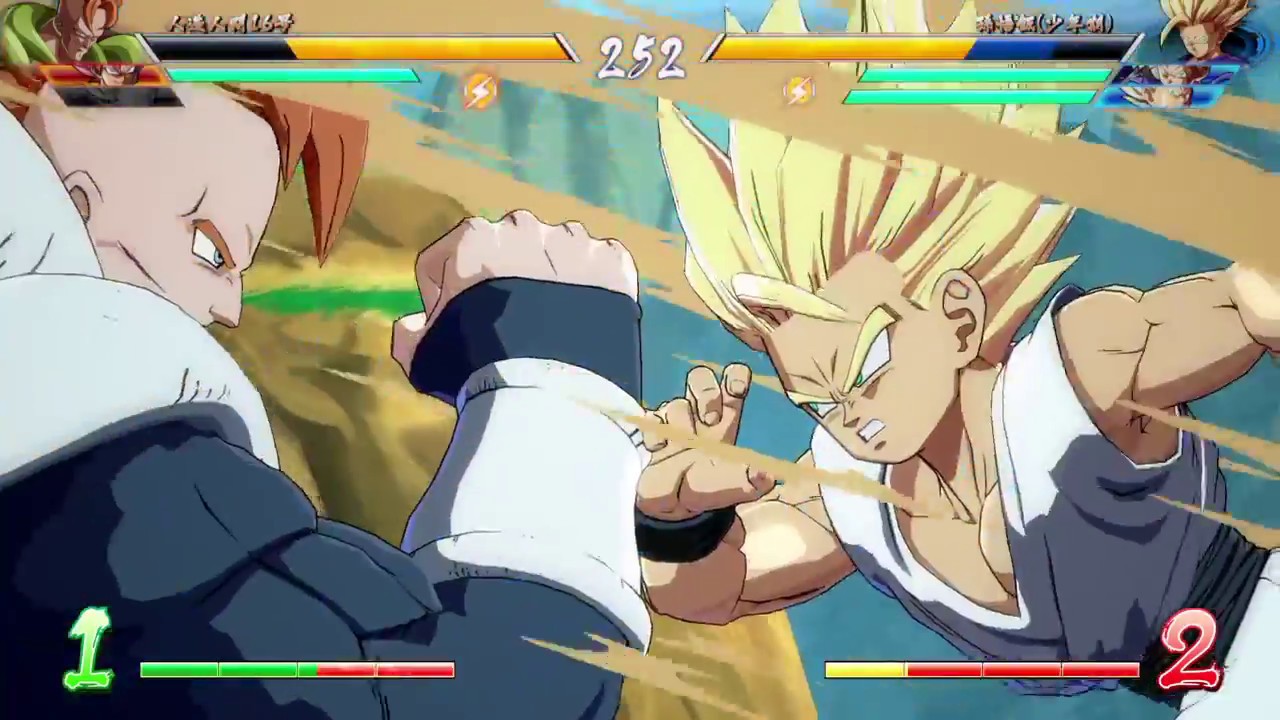The height and width of the screenshot is (720, 1280).
Task: Click the right lightning spark icon near the timer
Action: 798,91
